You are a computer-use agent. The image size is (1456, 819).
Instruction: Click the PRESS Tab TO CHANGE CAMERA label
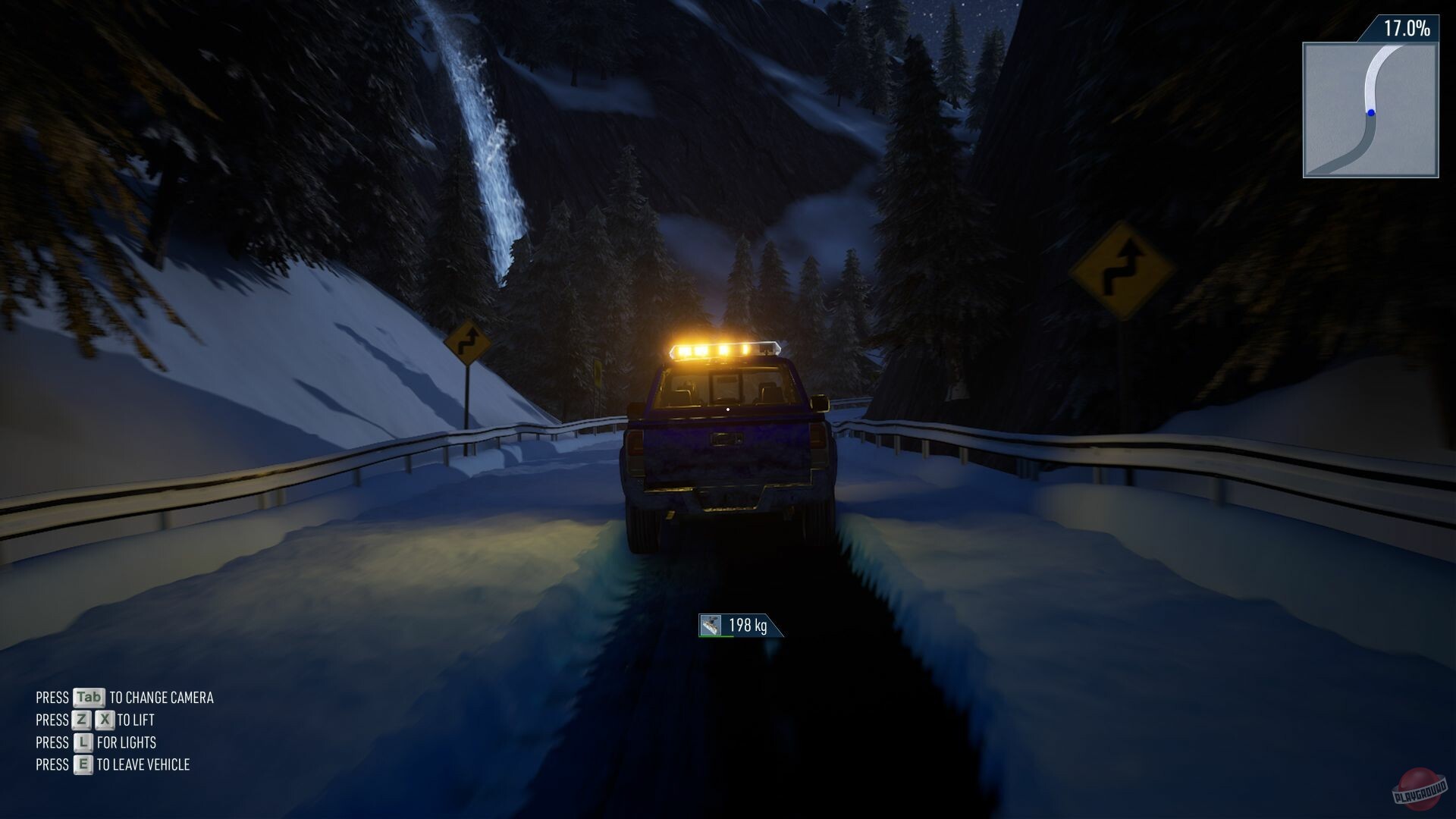(124, 698)
